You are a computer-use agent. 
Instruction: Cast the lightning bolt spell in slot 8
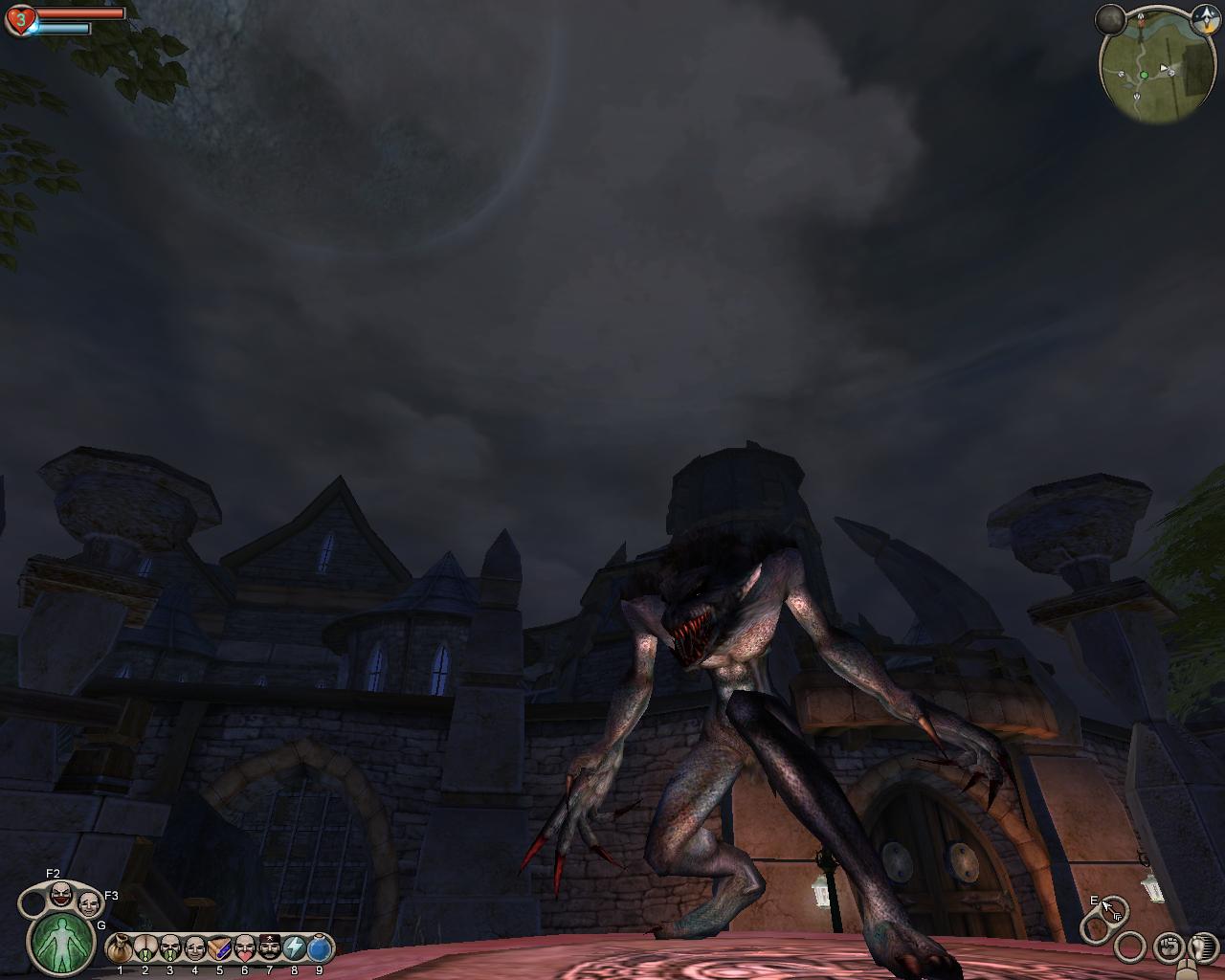[x=295, y=948]
